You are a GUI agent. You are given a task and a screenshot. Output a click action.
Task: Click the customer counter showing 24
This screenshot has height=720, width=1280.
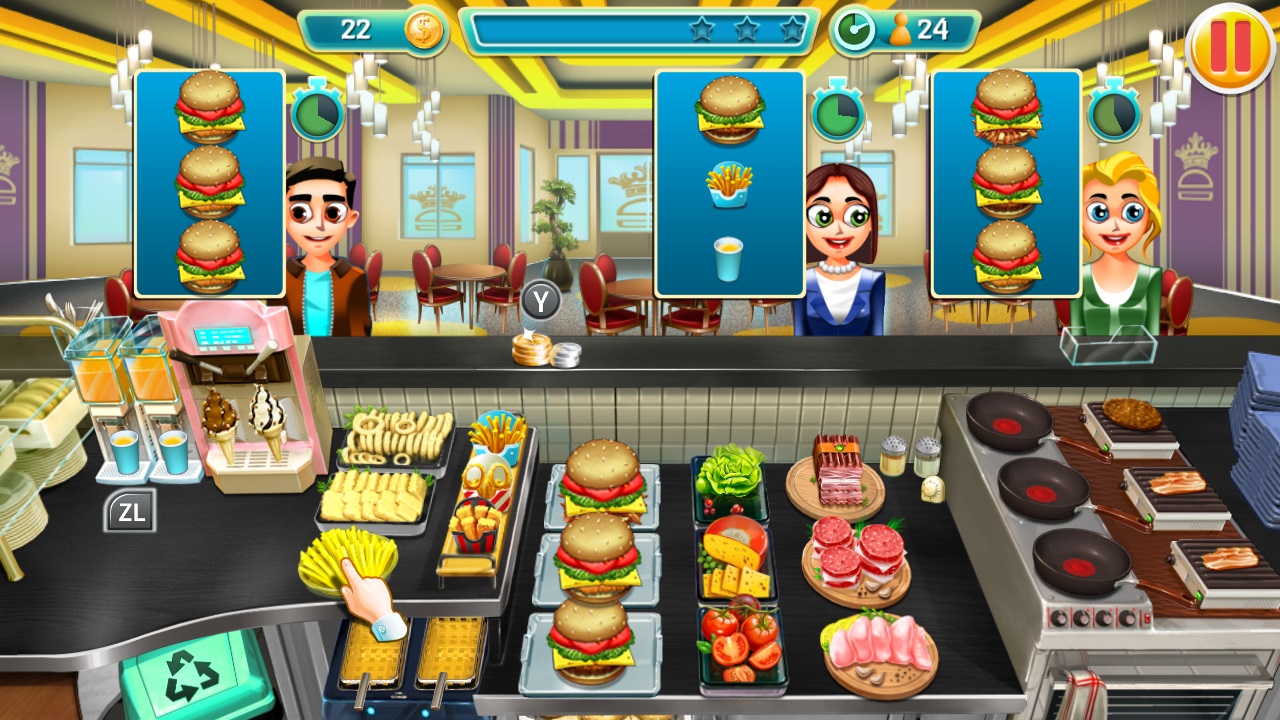(920, 30)
